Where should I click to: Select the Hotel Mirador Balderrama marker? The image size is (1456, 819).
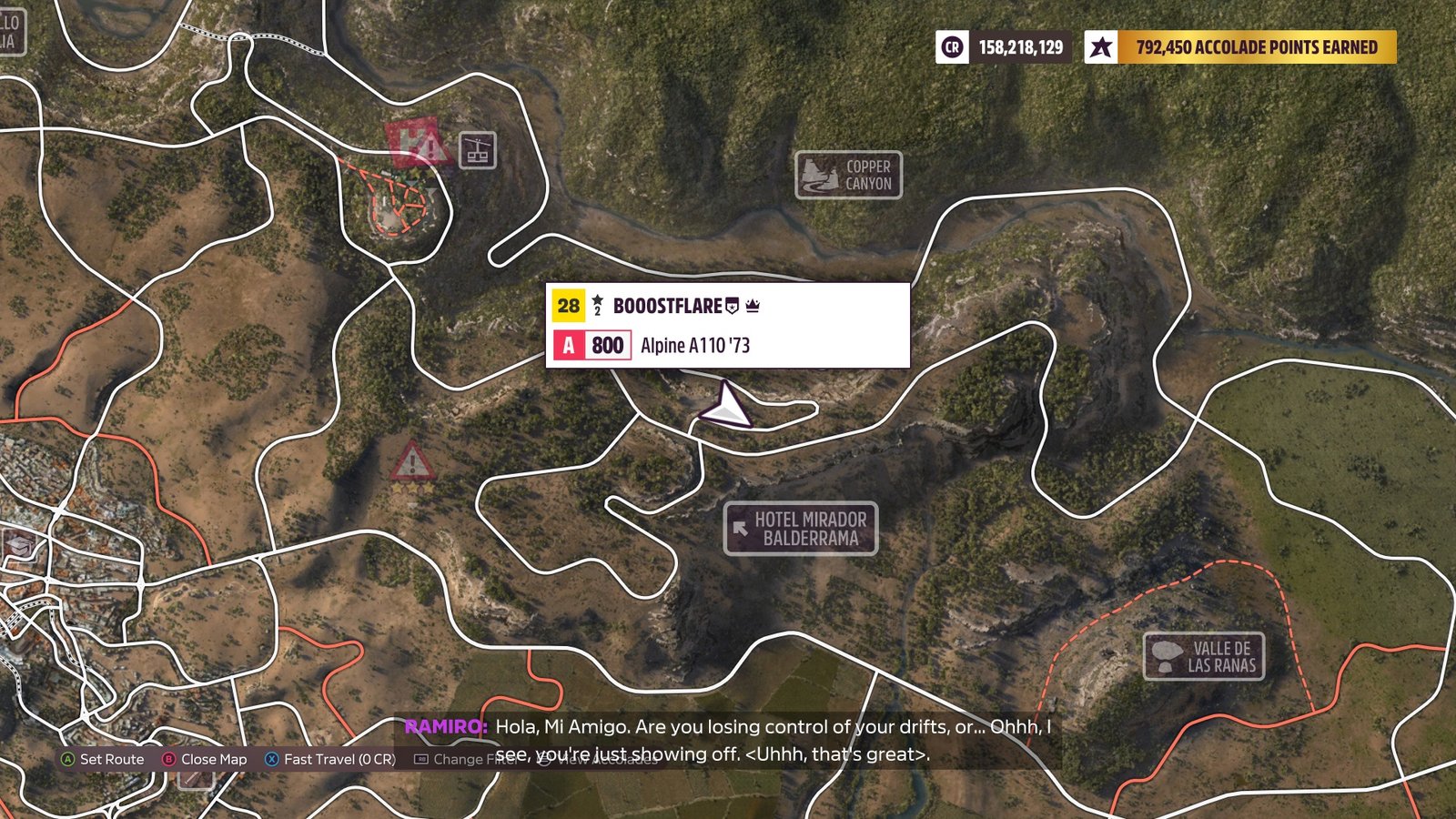coord(801,529)
